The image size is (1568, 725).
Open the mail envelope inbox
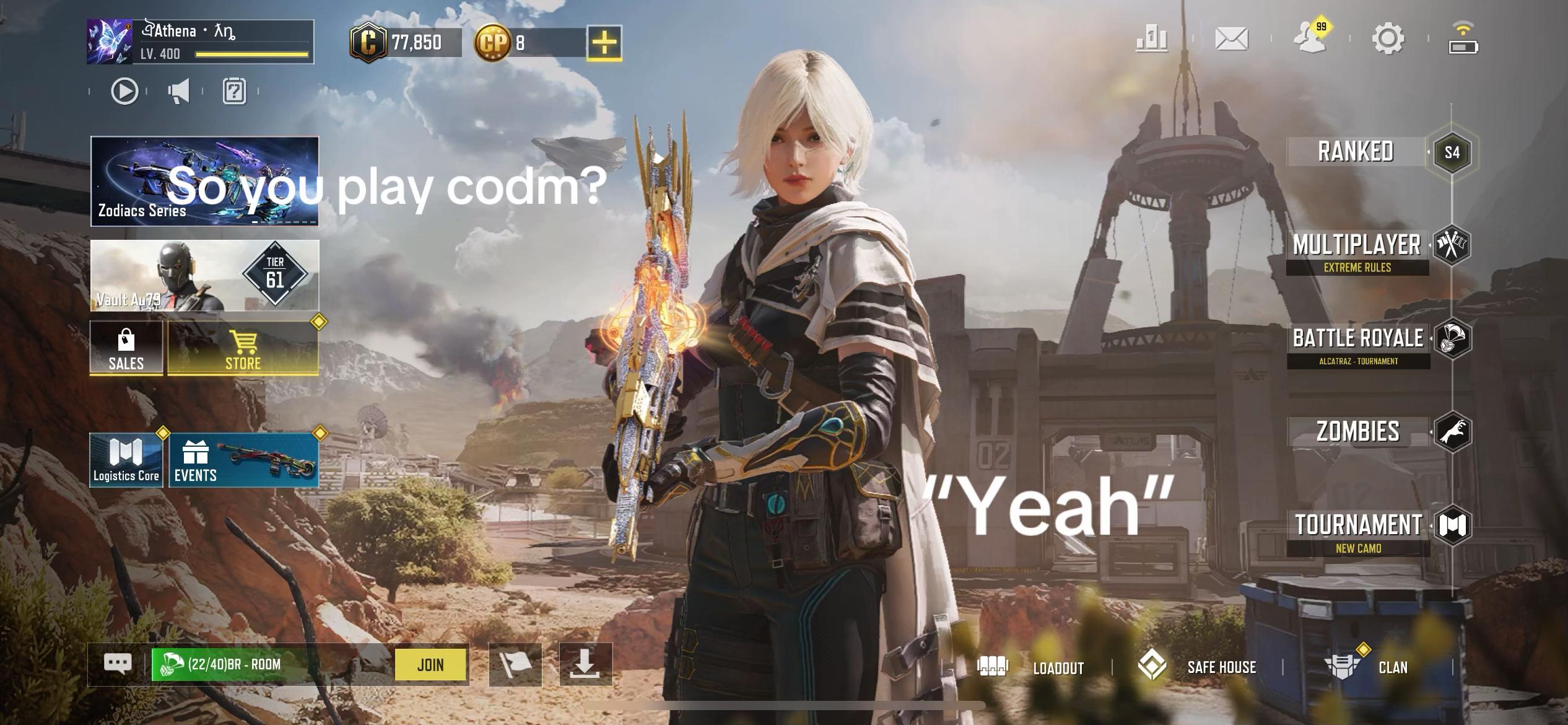click(x=1232, y=39)
